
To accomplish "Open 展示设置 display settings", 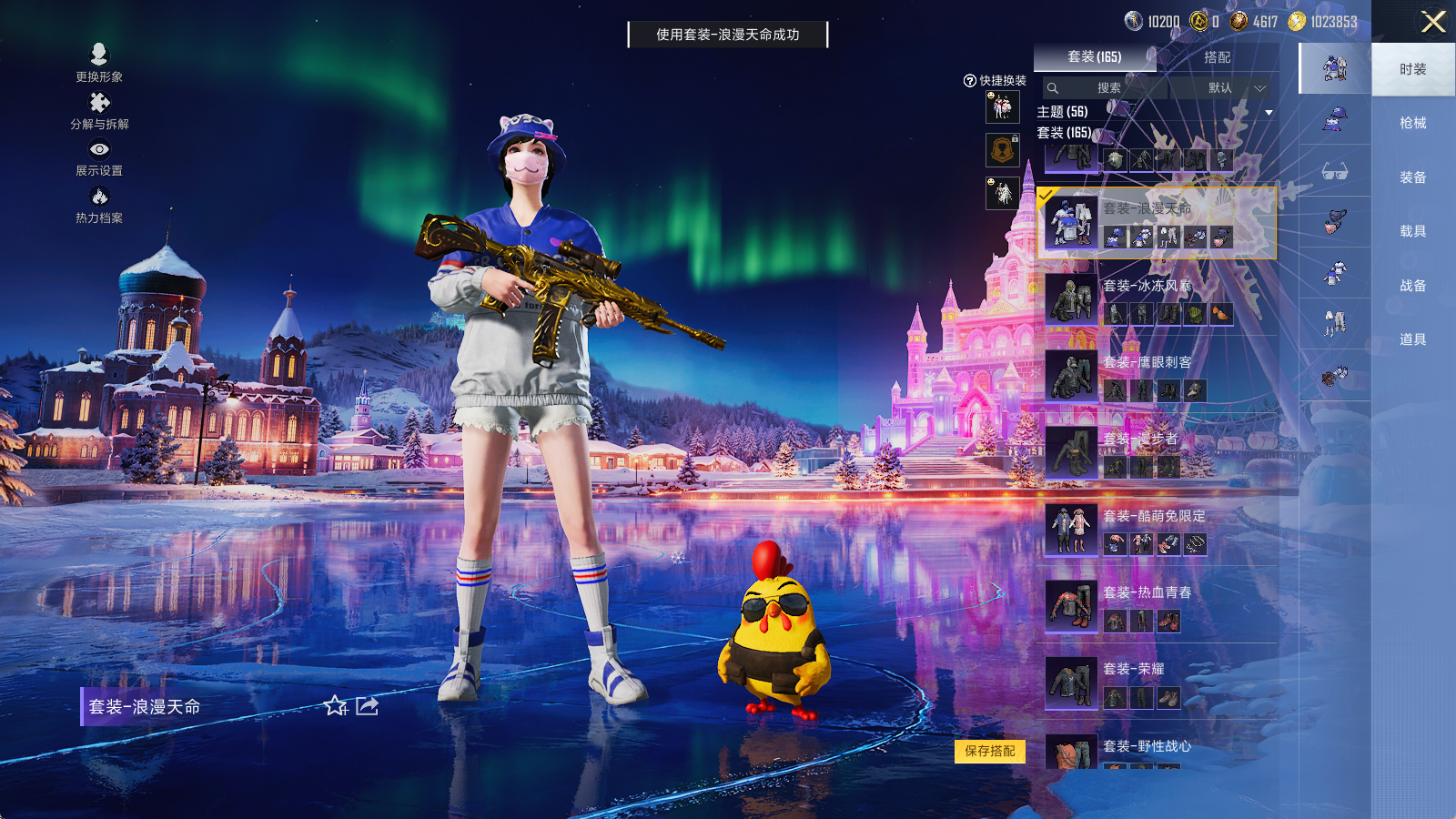I will pos(98,157).
